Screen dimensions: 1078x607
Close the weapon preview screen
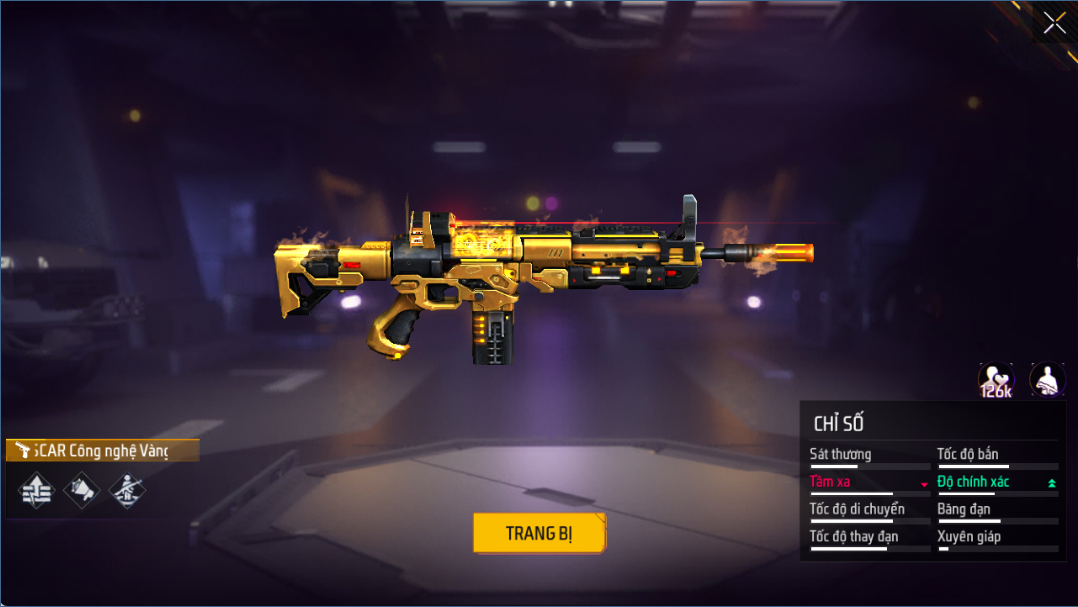(x=1054, y=23)
